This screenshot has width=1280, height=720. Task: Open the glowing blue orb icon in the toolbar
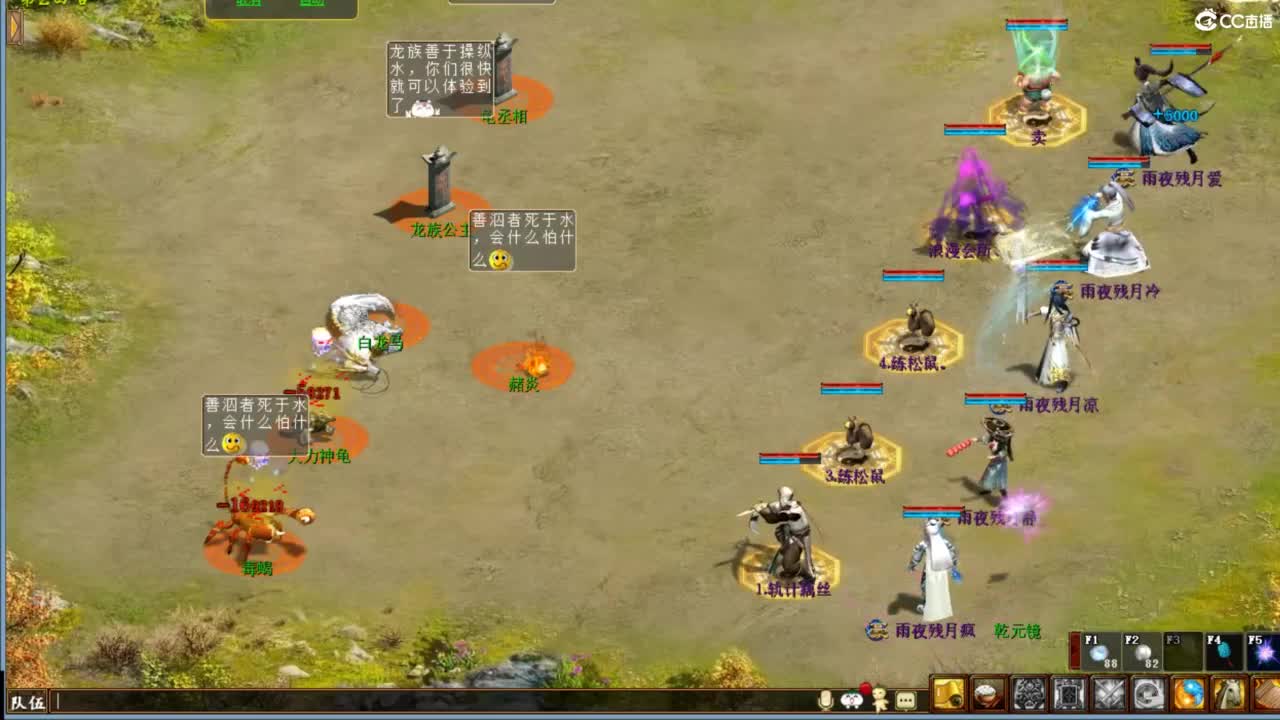(1190, 694)
